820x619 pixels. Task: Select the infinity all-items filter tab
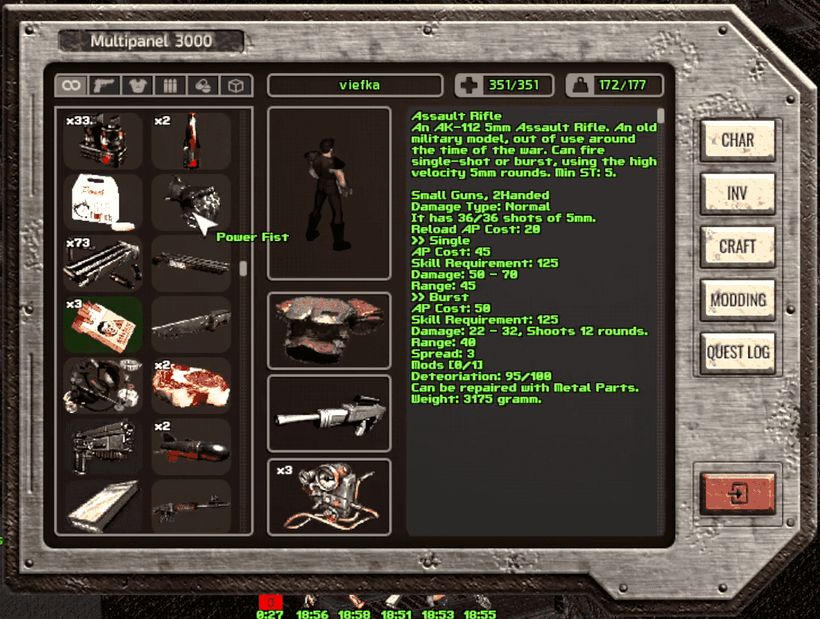71,86
